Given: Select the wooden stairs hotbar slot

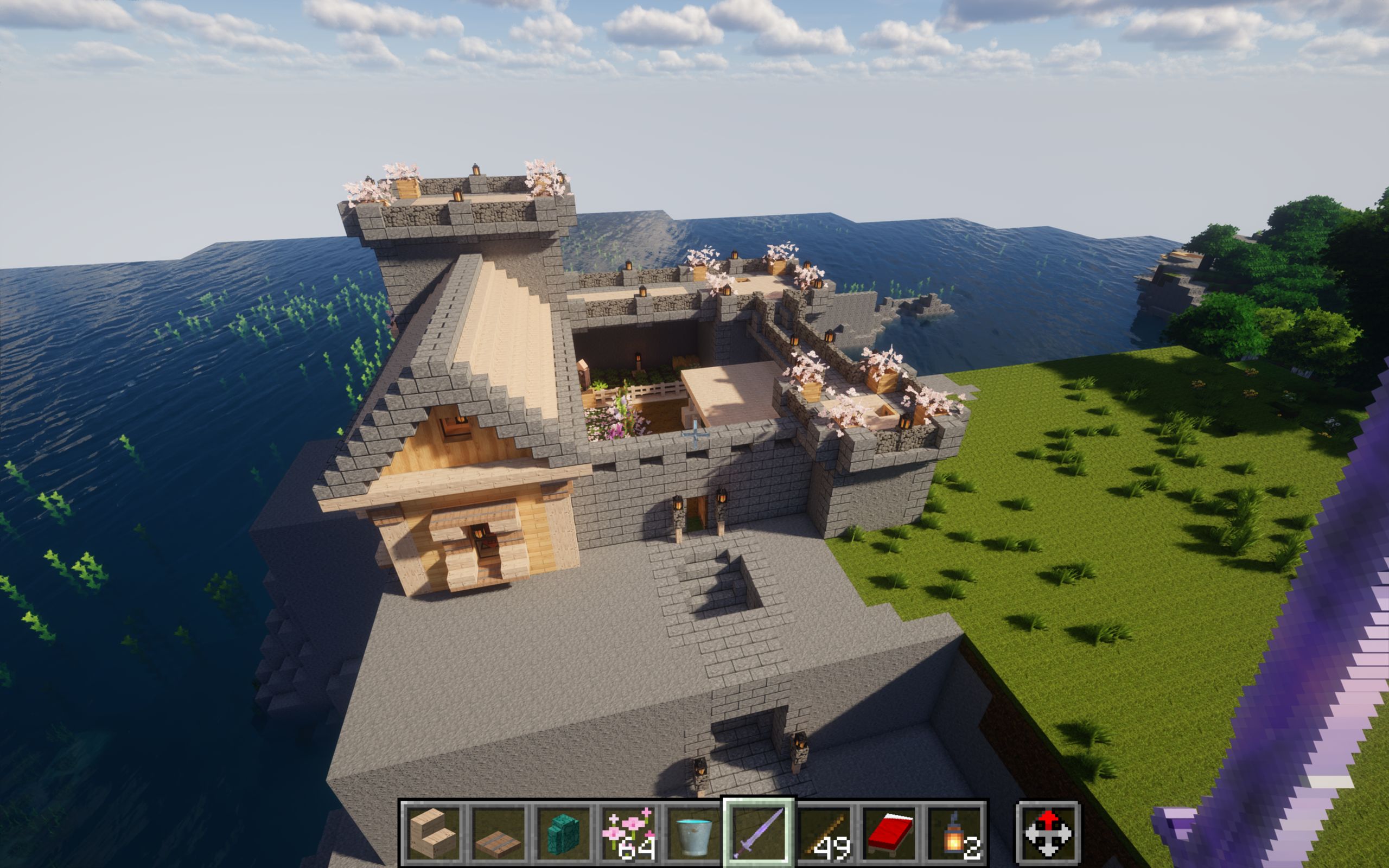Looking at the screenshot, I should click(x=433, y=832).
